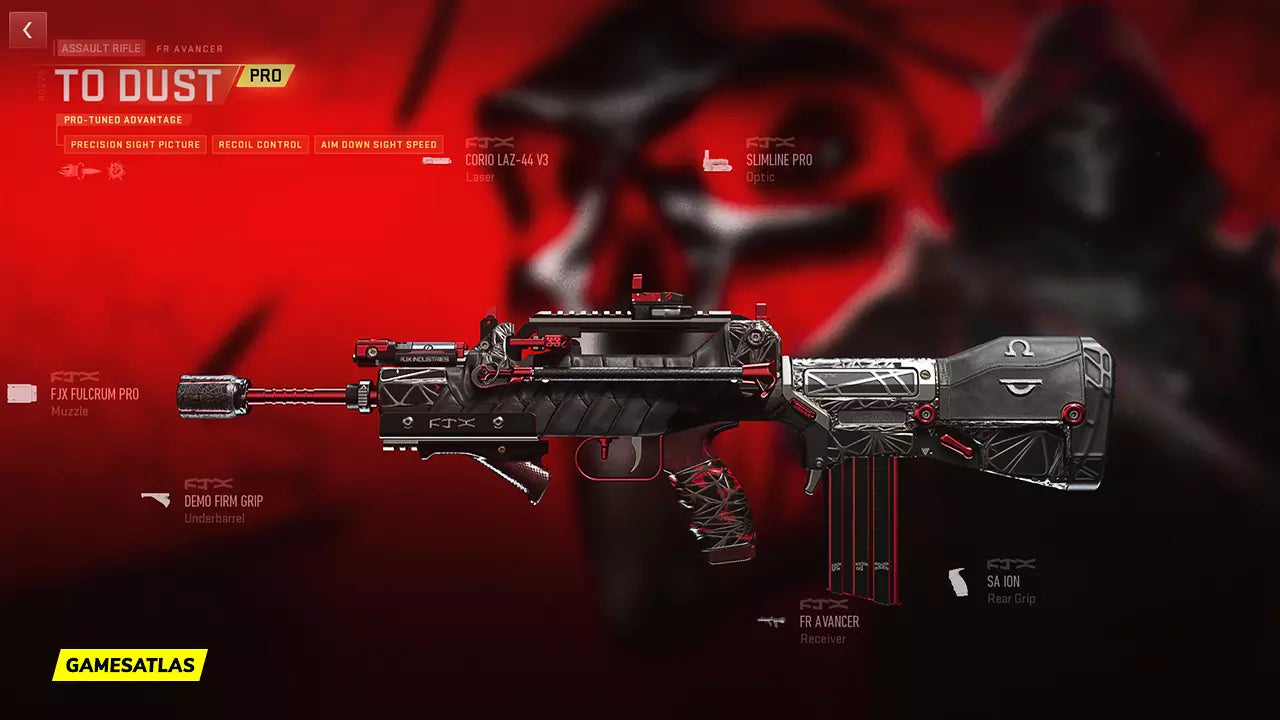The image size is (1280, 720).
Task: Click the Aim Down Sight Speed tag
Action: pos(379,145)
